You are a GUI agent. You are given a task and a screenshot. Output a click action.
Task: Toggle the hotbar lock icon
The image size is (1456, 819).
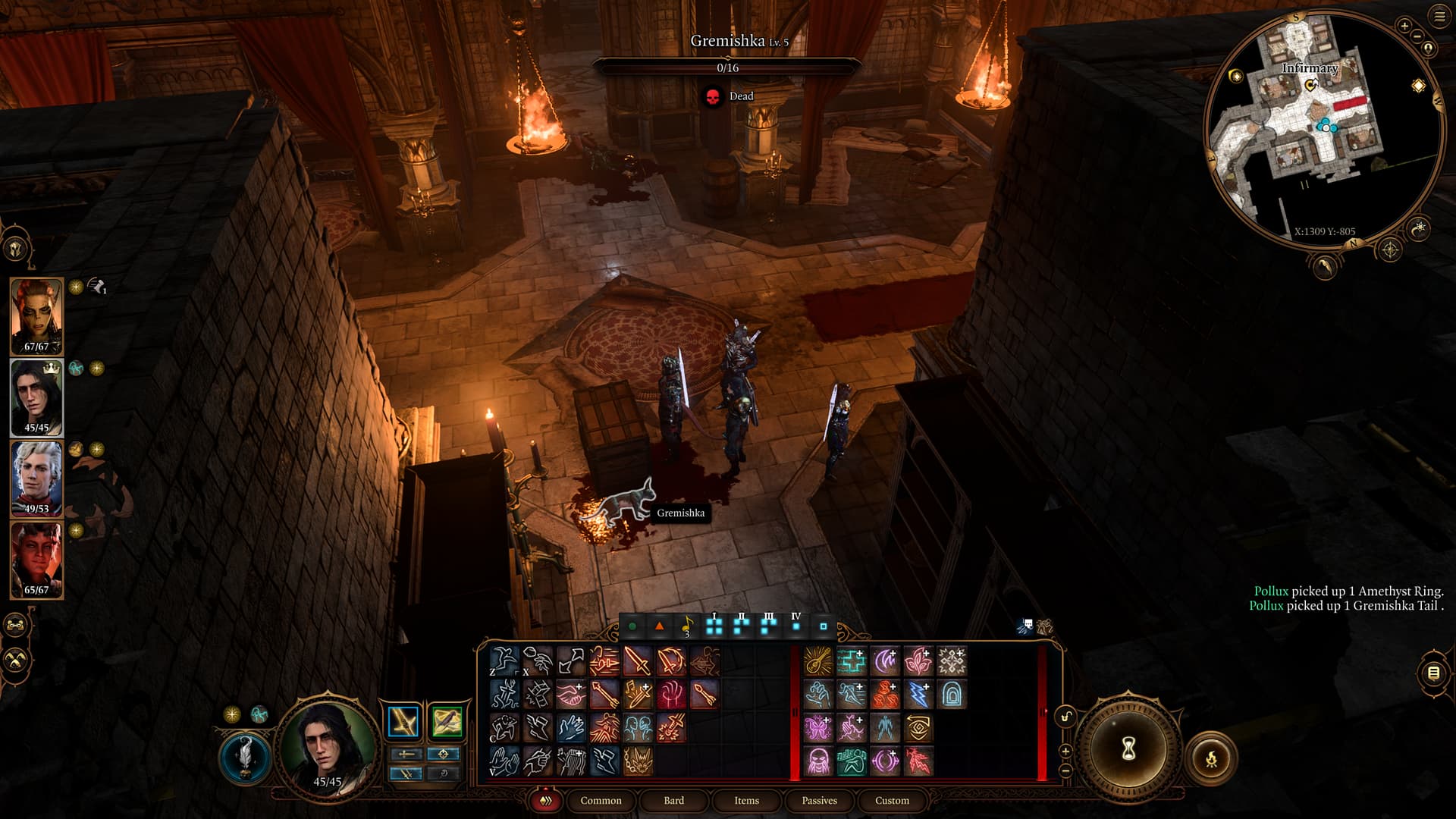tap(1066, 717)
